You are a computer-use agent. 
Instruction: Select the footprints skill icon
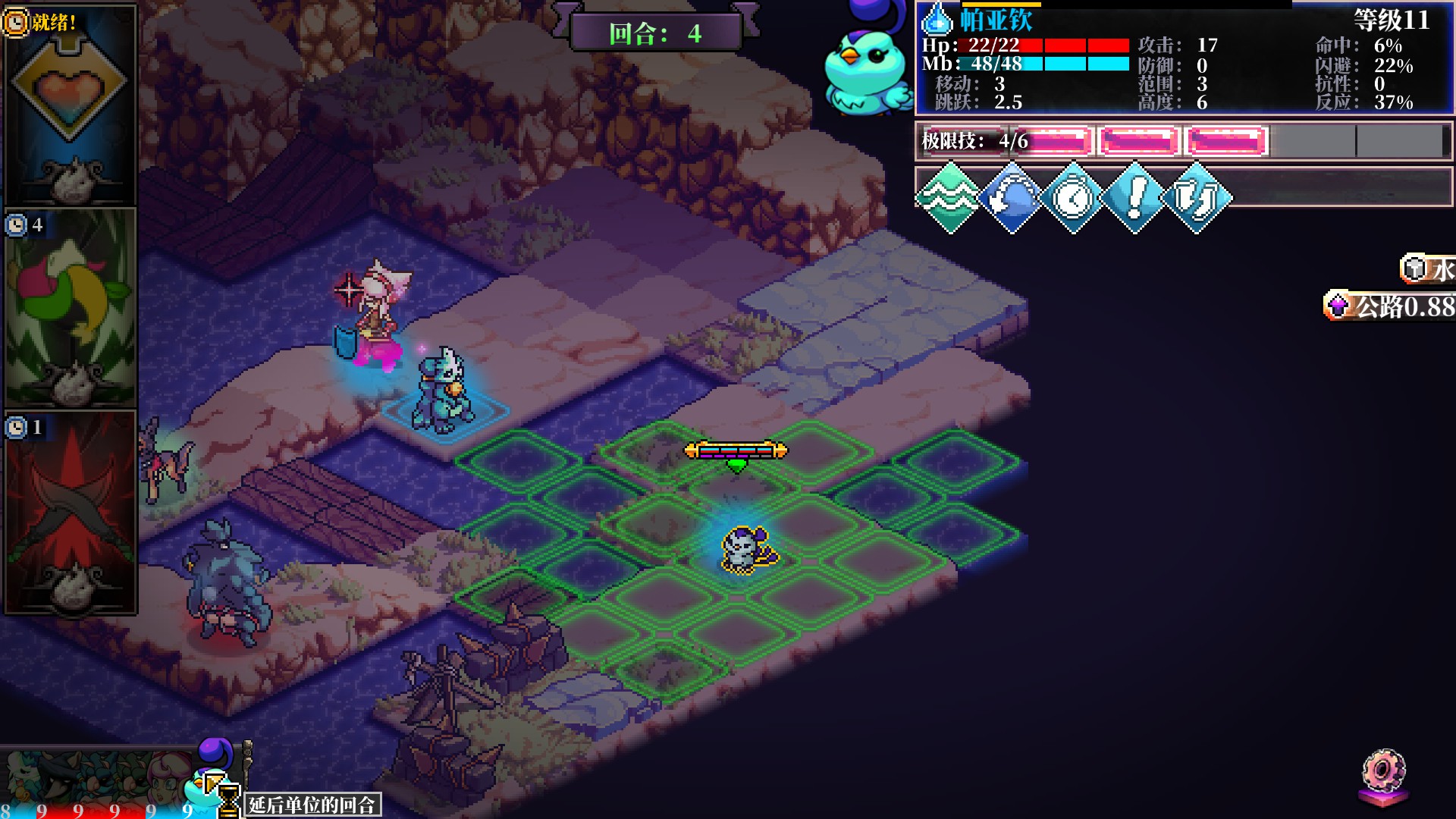point(1197,198)
